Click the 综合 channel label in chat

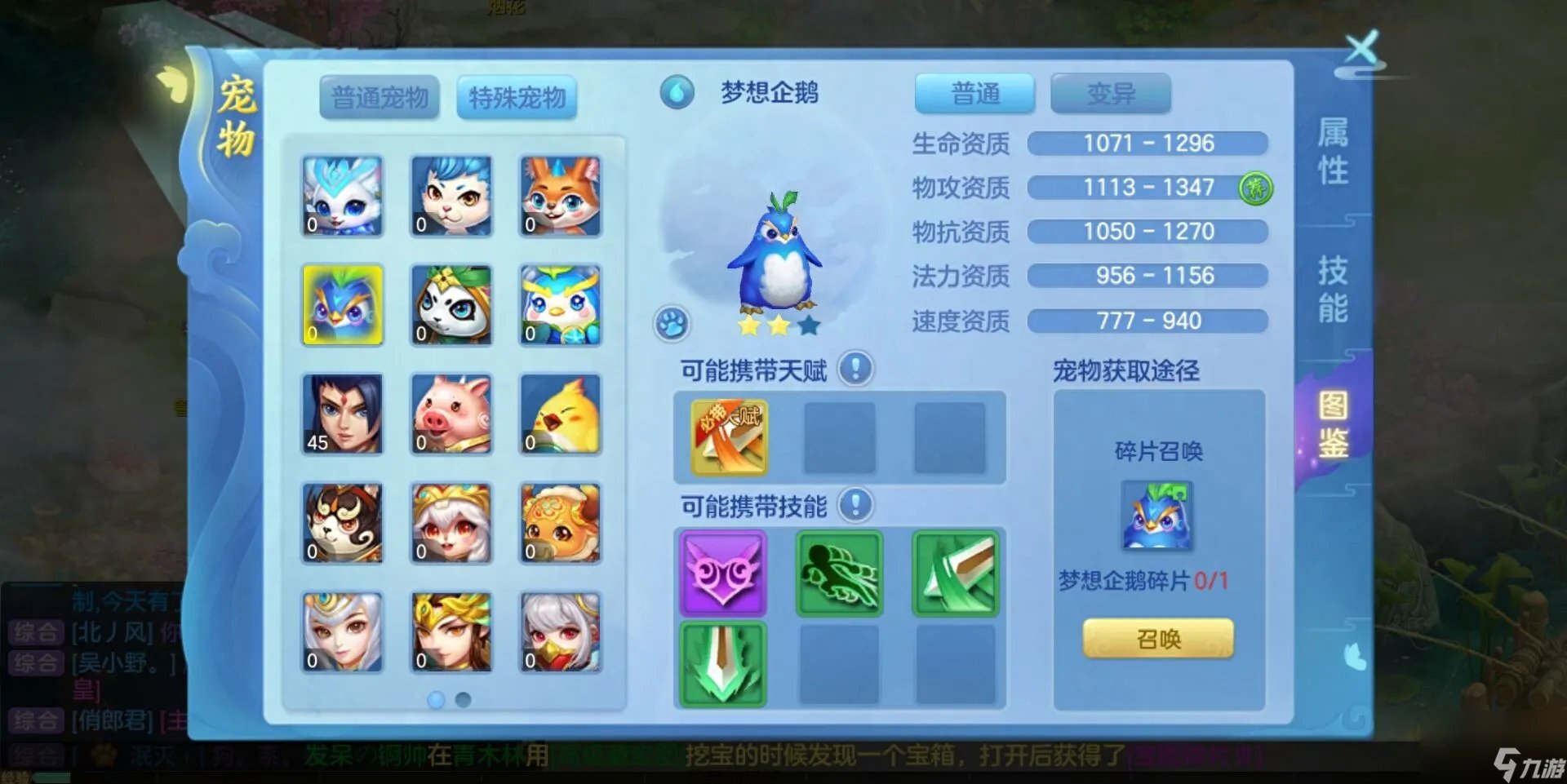pyautogui.click(x=37, y=632)
